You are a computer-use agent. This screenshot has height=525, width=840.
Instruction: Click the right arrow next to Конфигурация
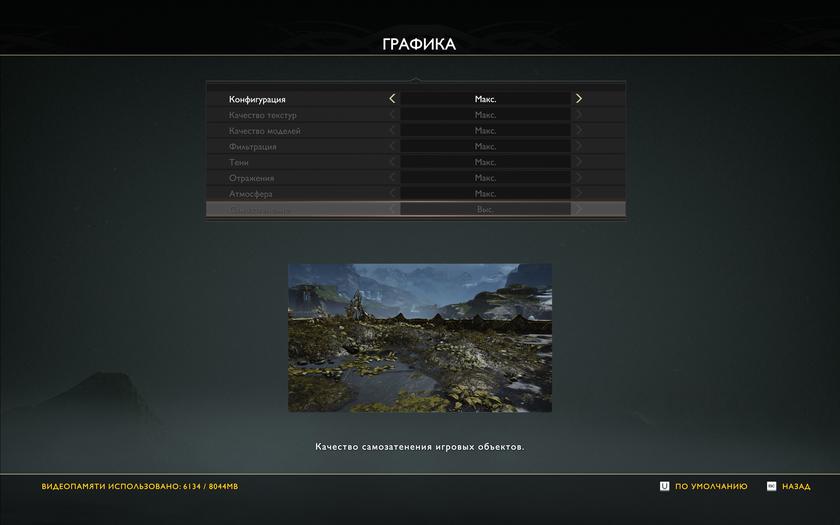pyautogui.click(x=579, y=99)
